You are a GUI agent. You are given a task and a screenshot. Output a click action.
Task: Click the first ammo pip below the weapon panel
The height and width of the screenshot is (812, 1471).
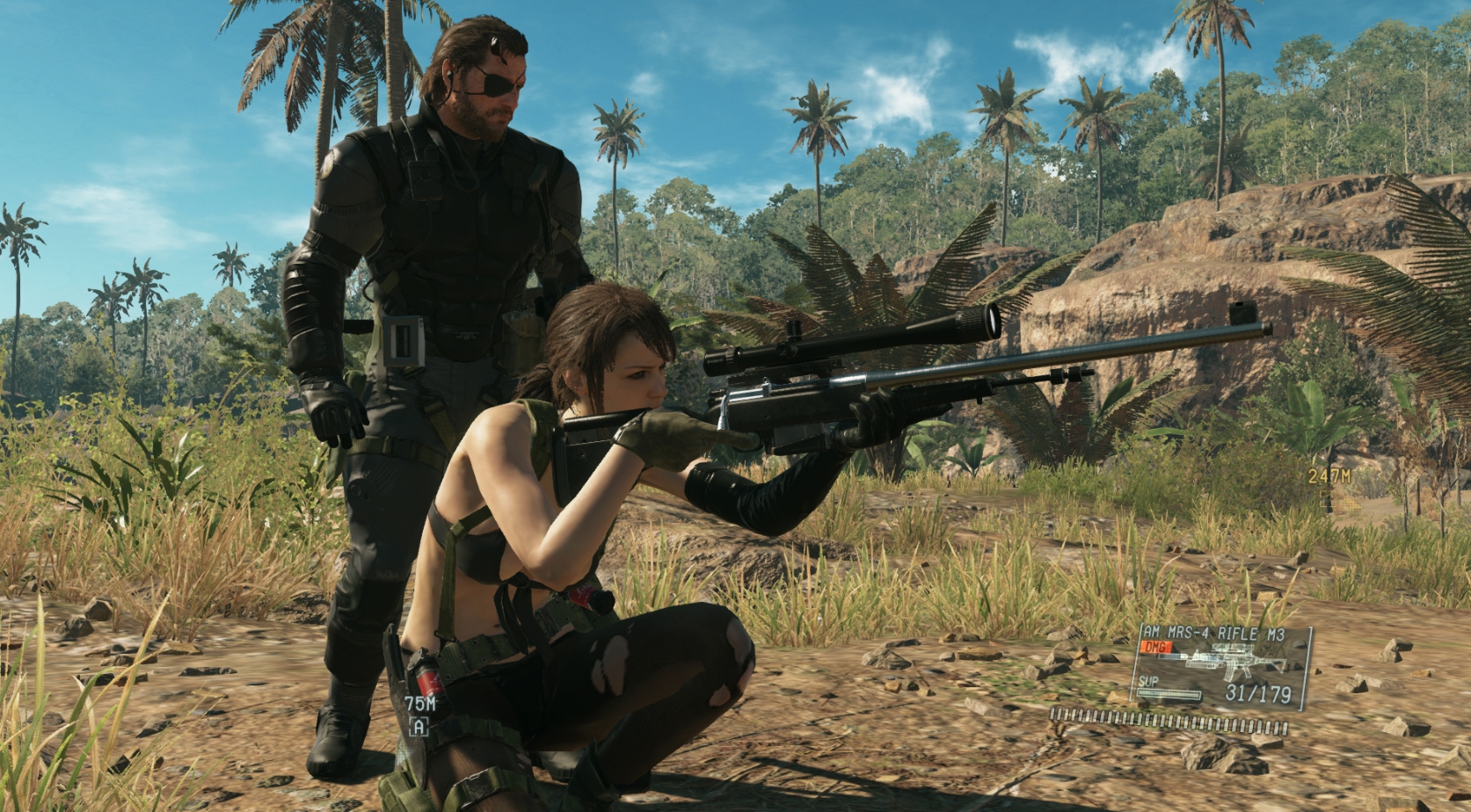pos(1053,714)
